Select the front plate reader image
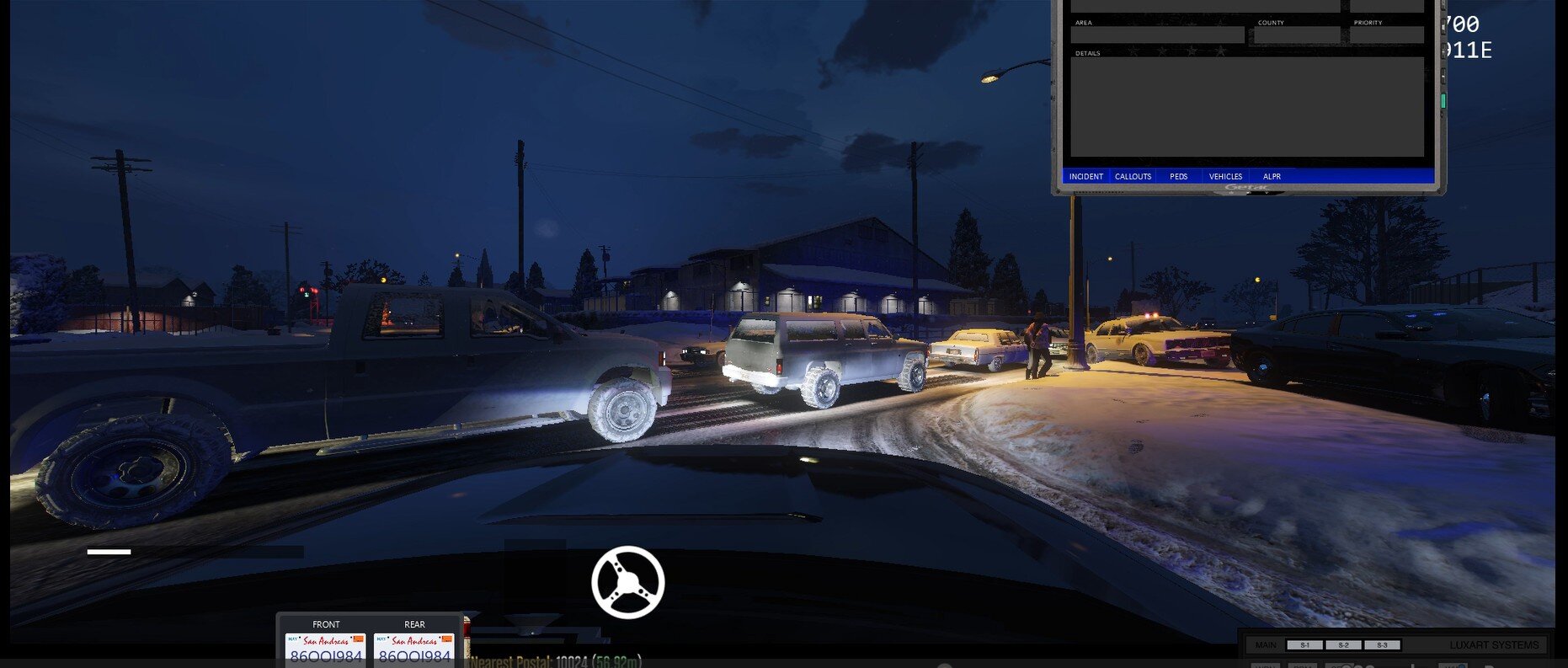Viewport: 1568px width, 668px height. click(x=326, y=649)
